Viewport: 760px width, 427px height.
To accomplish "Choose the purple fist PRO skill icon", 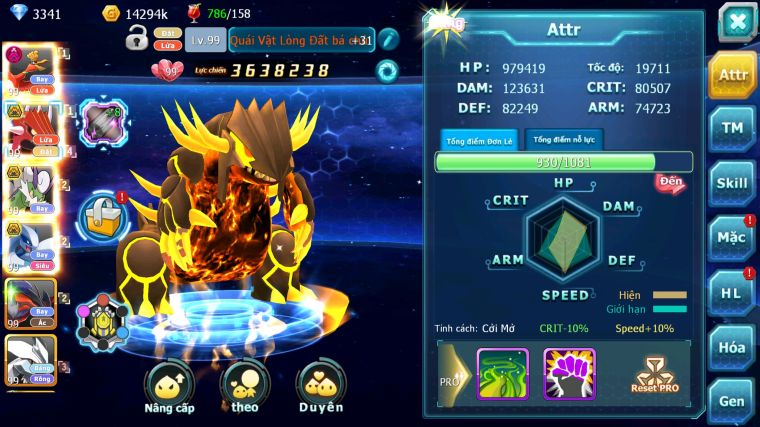I will point(569,373).
